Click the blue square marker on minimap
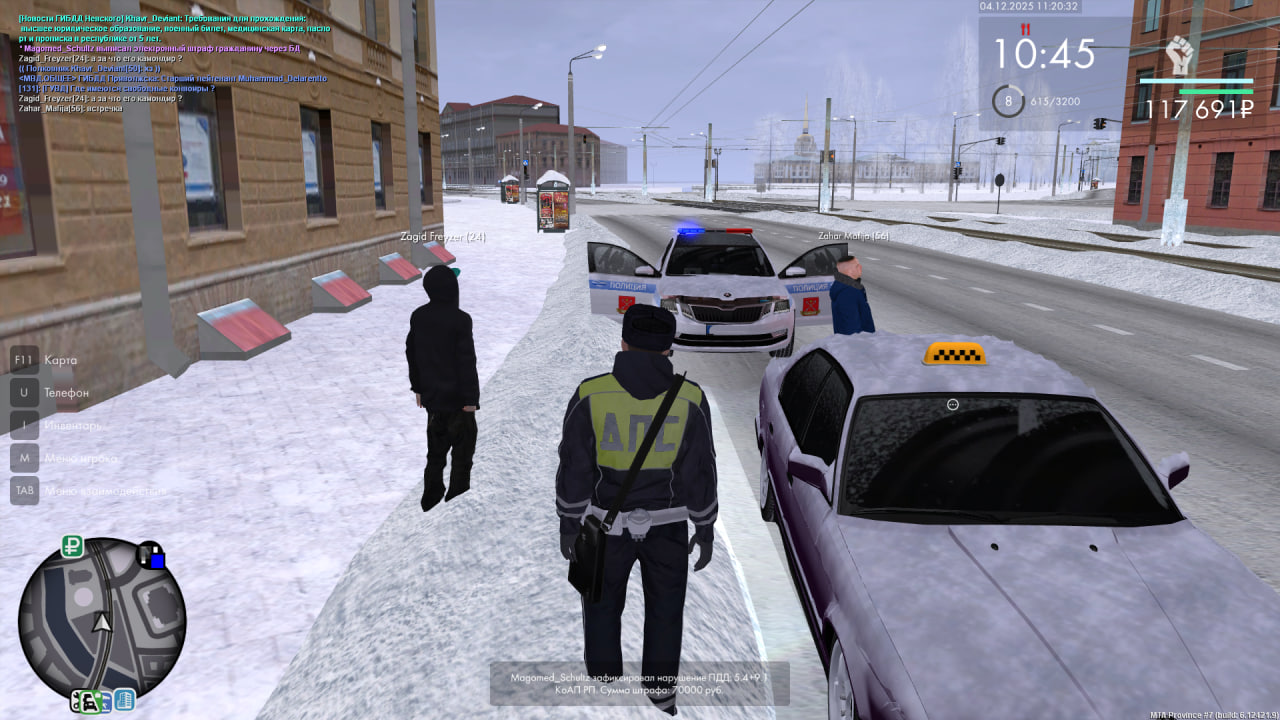 point(157,560)
